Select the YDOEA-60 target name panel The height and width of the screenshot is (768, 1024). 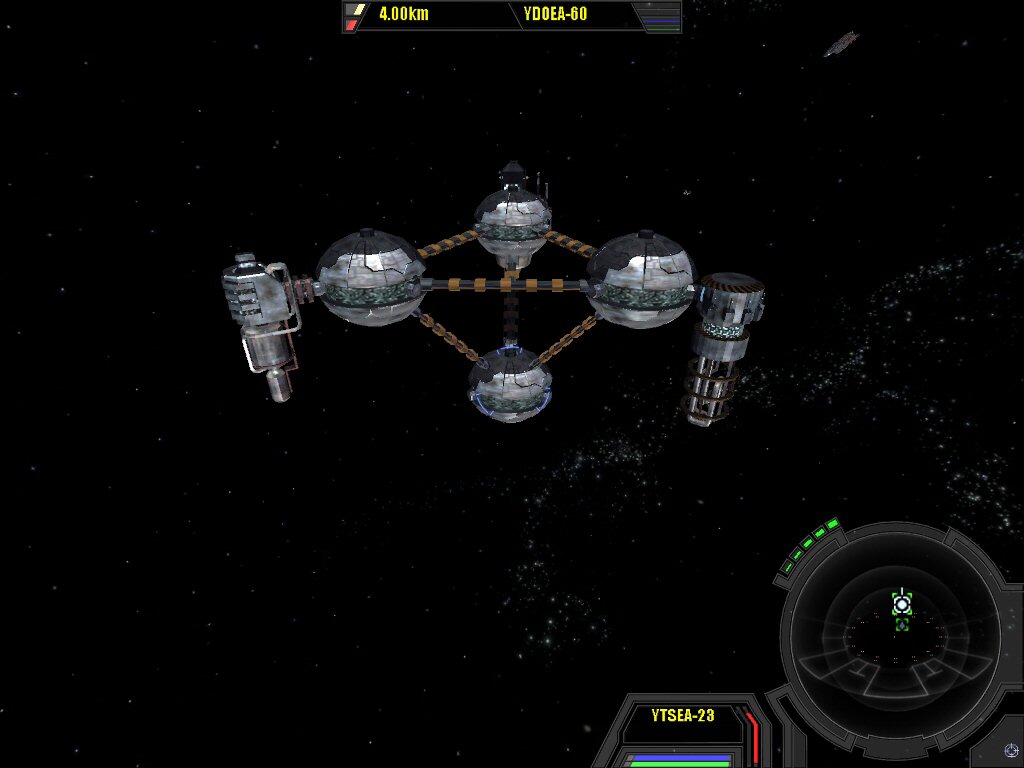click(555, 15)
